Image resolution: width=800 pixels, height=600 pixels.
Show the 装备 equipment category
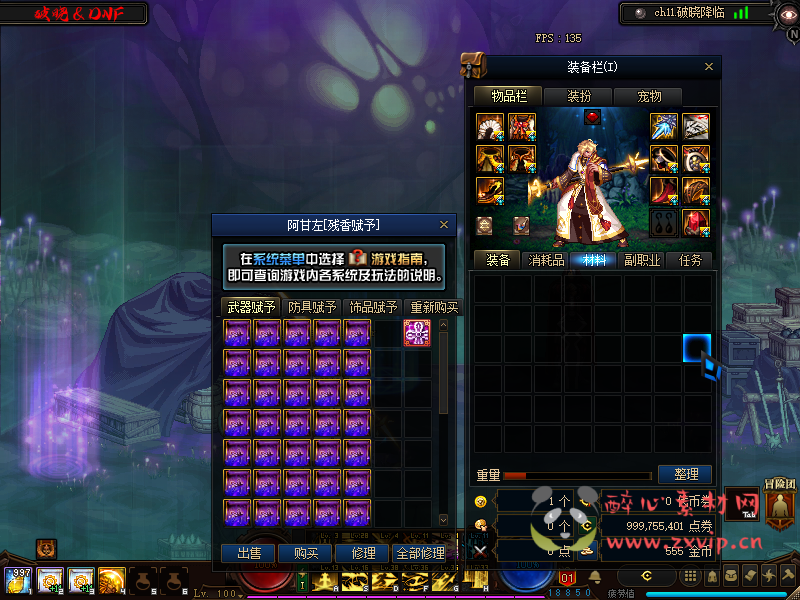tap(498, 260)
